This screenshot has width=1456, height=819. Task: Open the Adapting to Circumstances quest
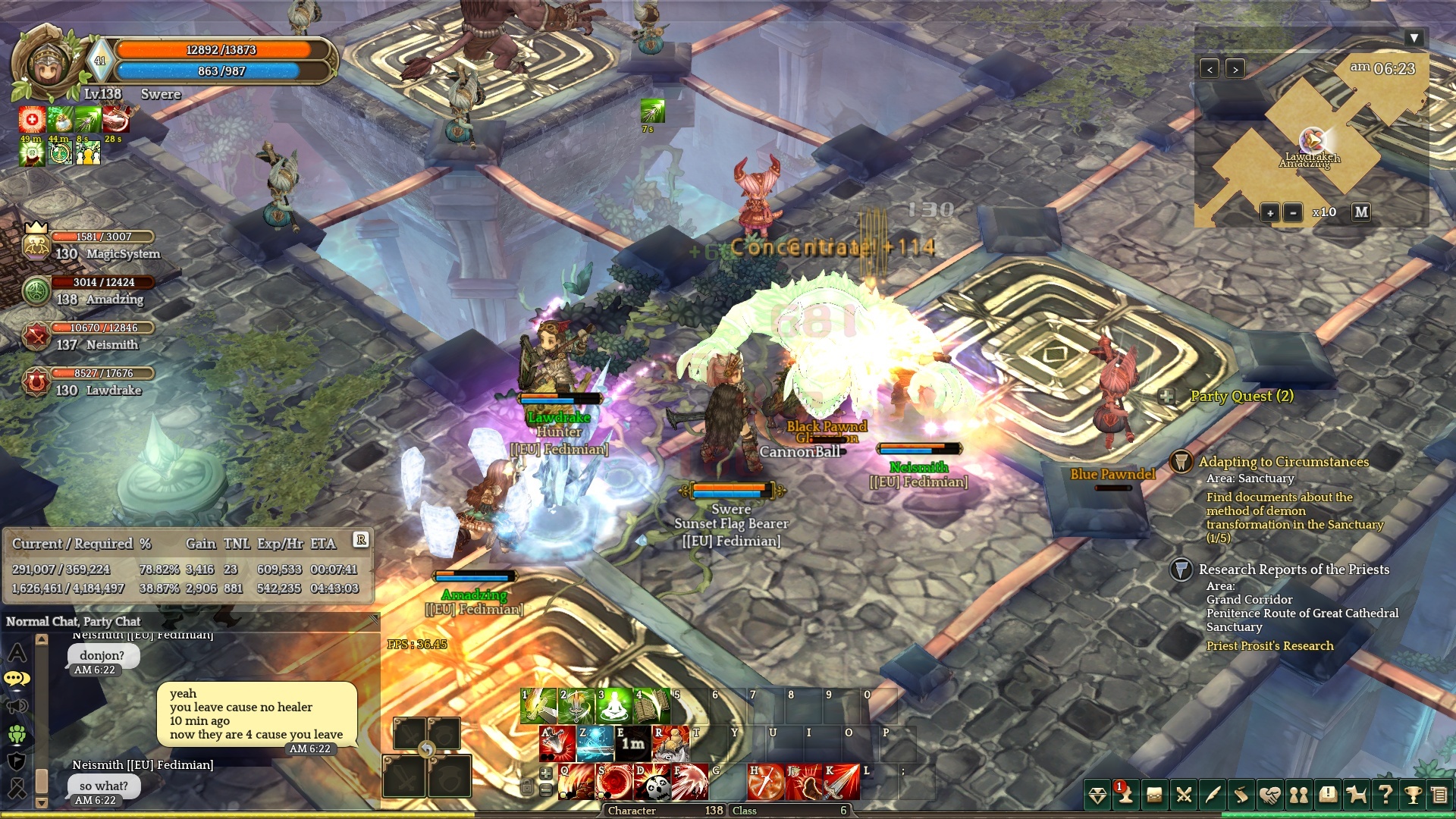[1283, 462]
